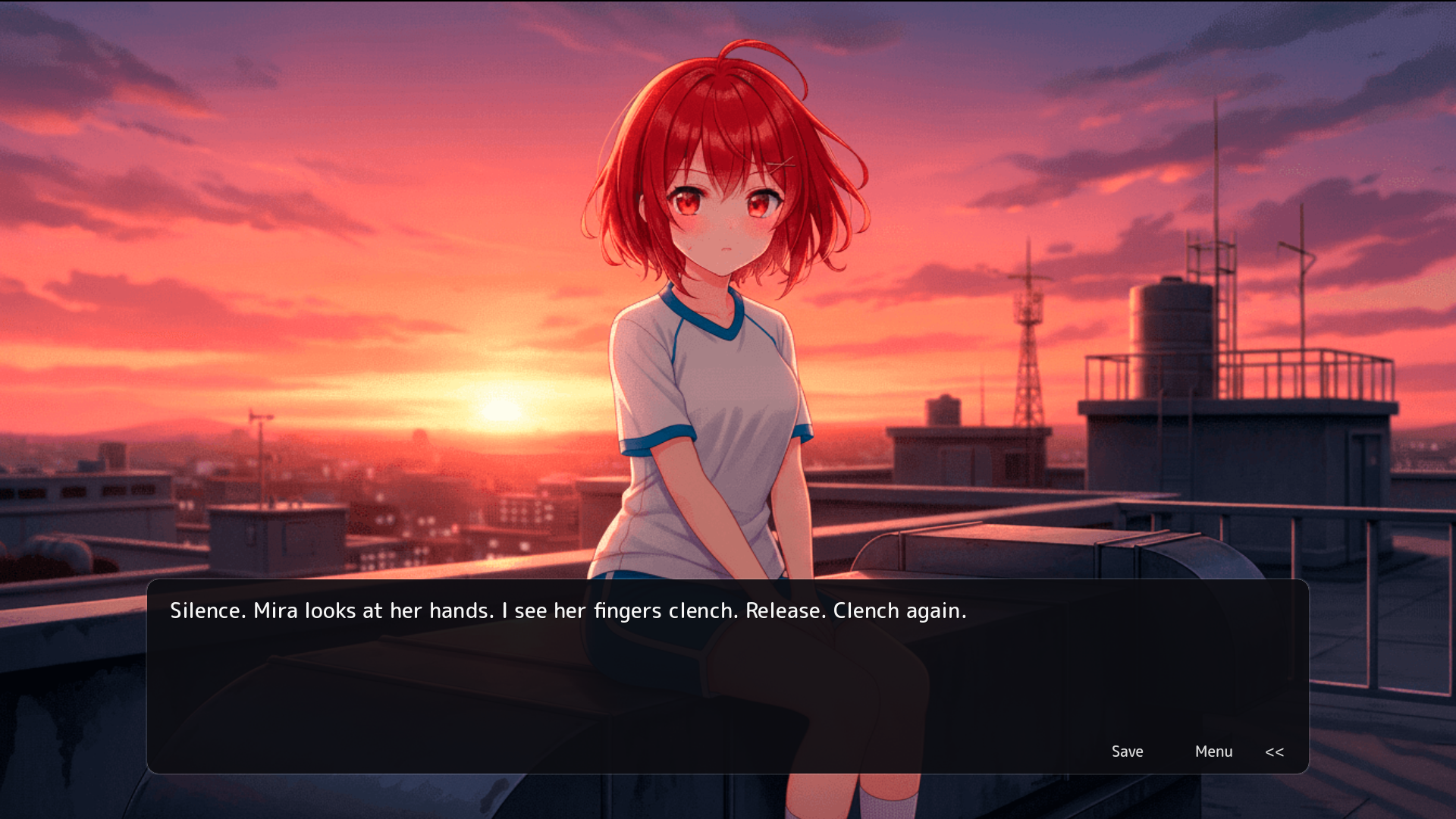Click the << chevrons for dialogue history
The height and width of the screenshot is (819, 1456).
1275,752
